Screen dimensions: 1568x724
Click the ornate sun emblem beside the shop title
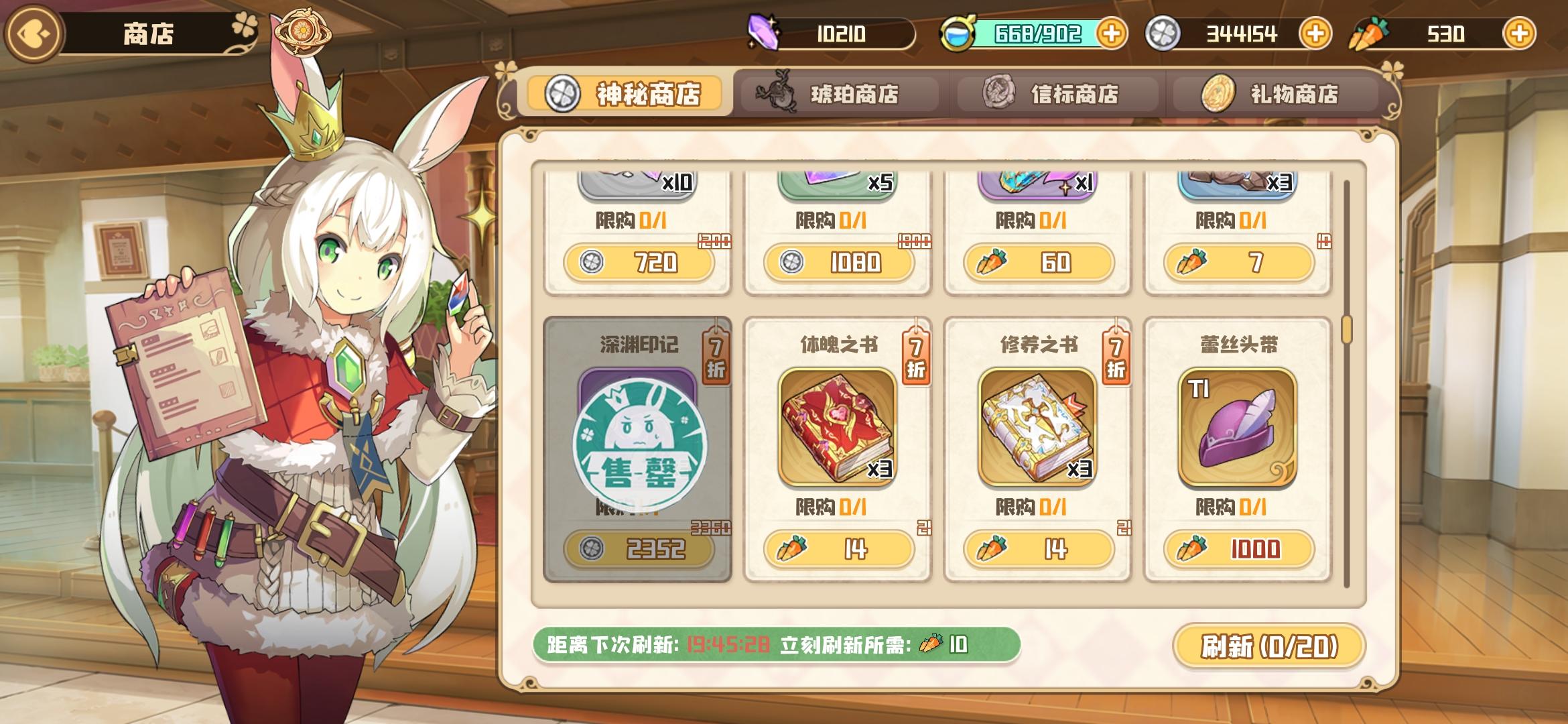pyautogui.click(x=303, y=30)
